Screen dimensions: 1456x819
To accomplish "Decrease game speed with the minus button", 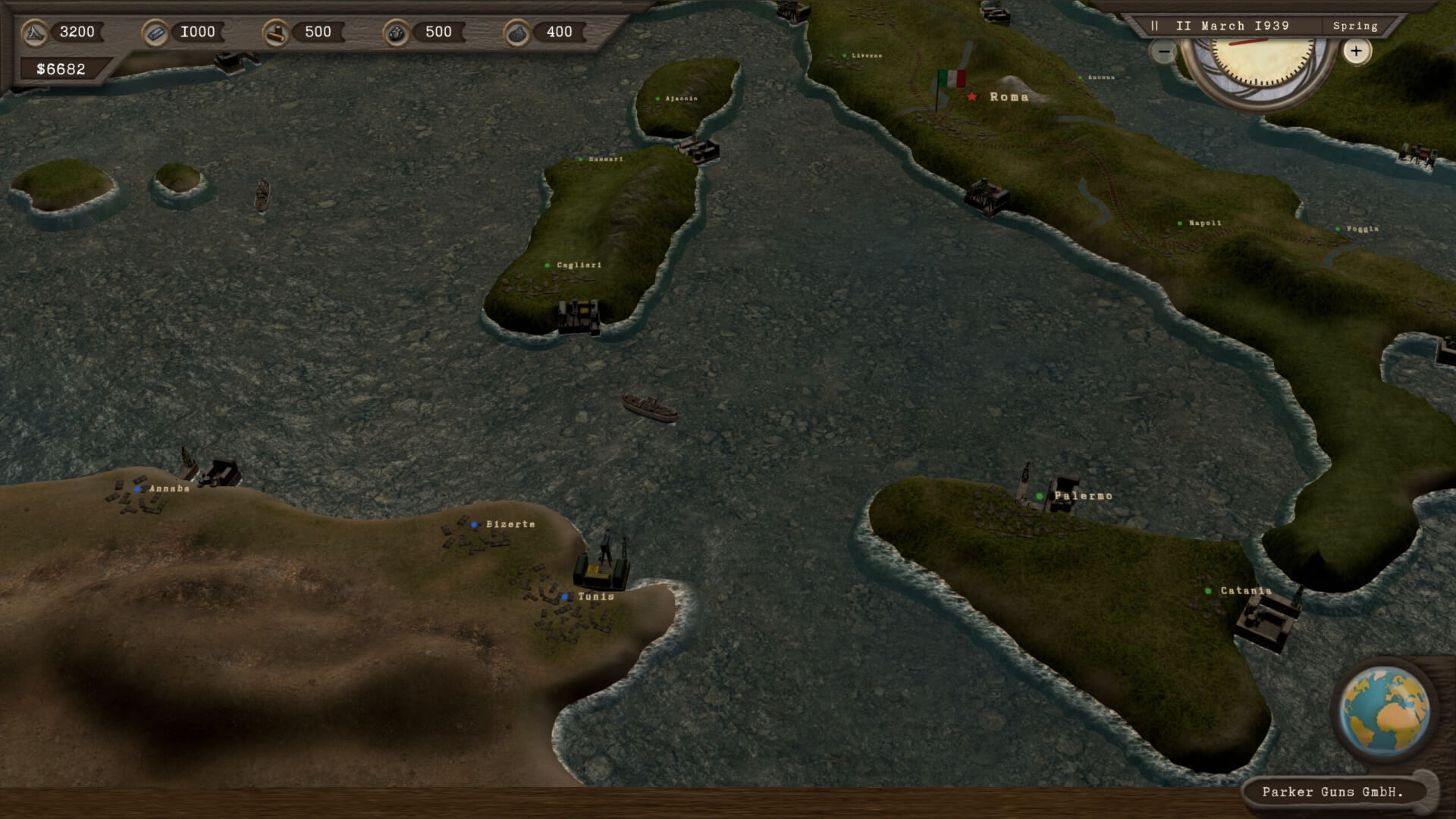I will pos(1163,52).
